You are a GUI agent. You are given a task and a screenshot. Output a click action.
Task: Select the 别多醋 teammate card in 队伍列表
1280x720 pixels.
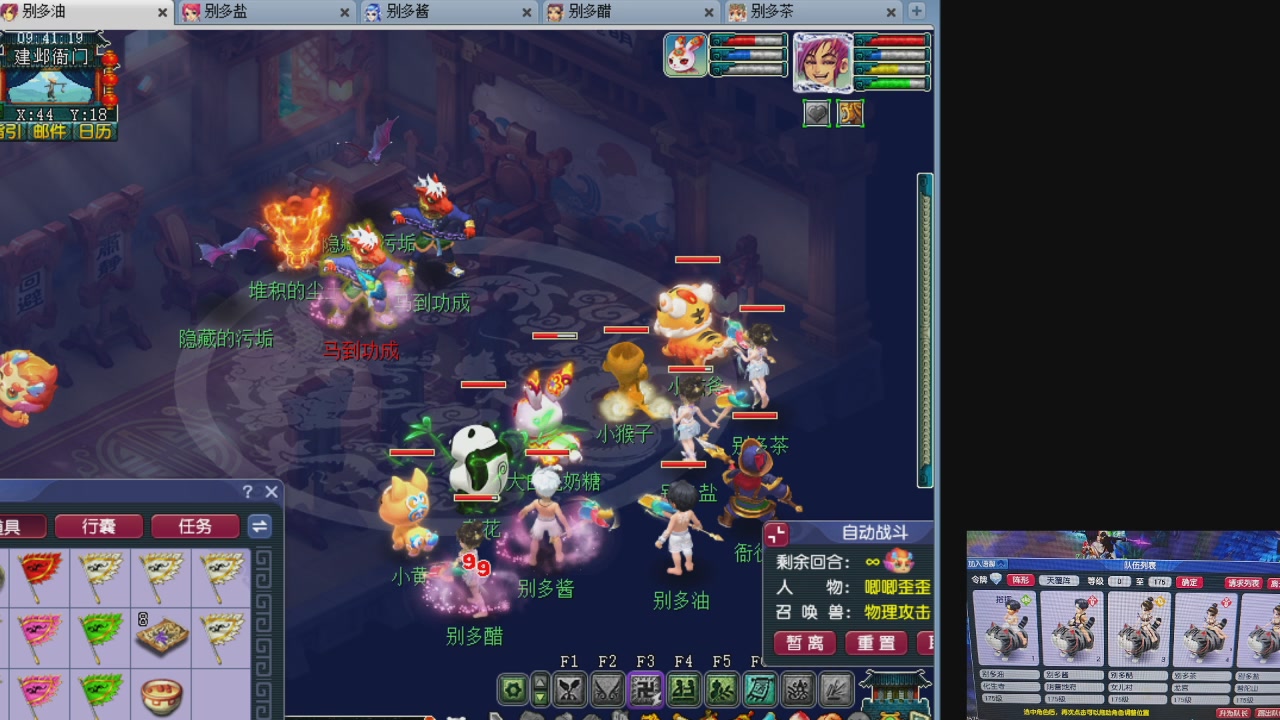point(1137,628)
